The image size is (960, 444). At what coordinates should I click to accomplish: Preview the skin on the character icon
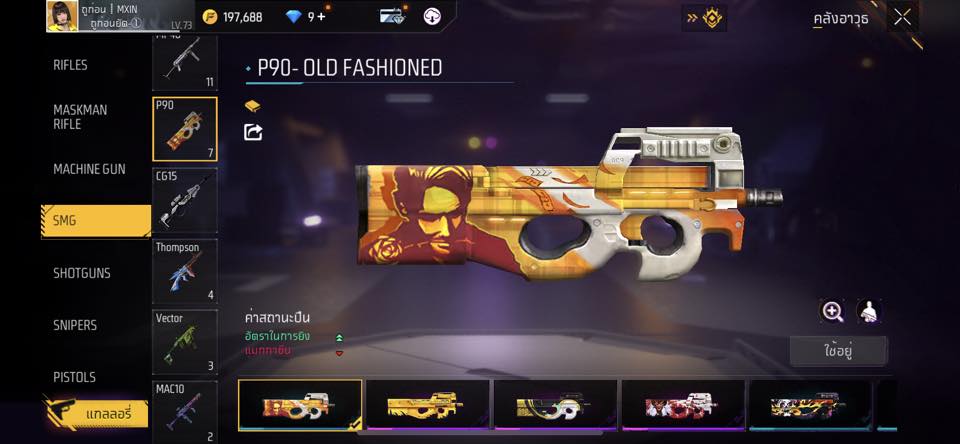[869, 311]
